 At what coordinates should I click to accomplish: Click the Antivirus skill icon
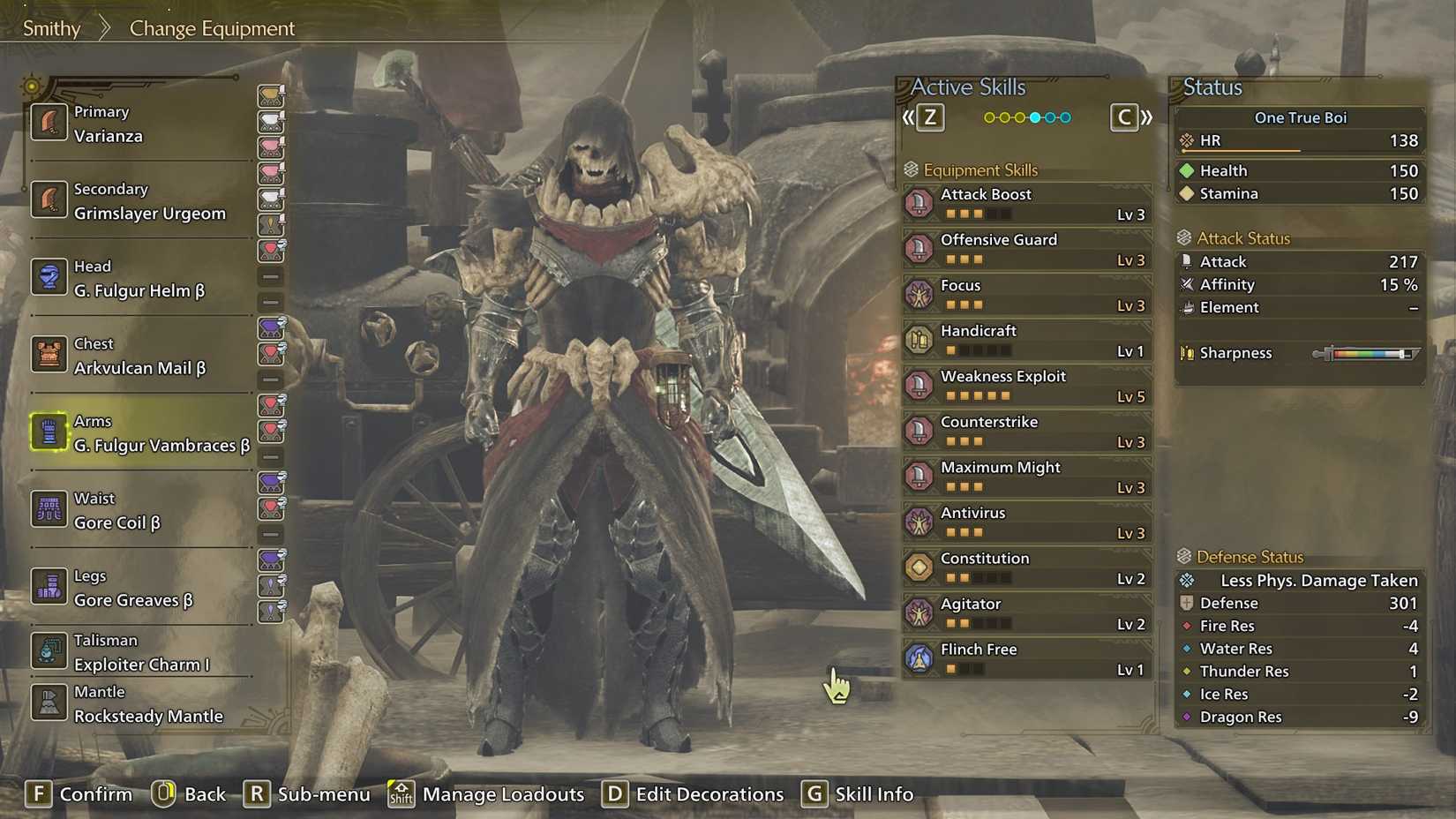pos(919,522)
